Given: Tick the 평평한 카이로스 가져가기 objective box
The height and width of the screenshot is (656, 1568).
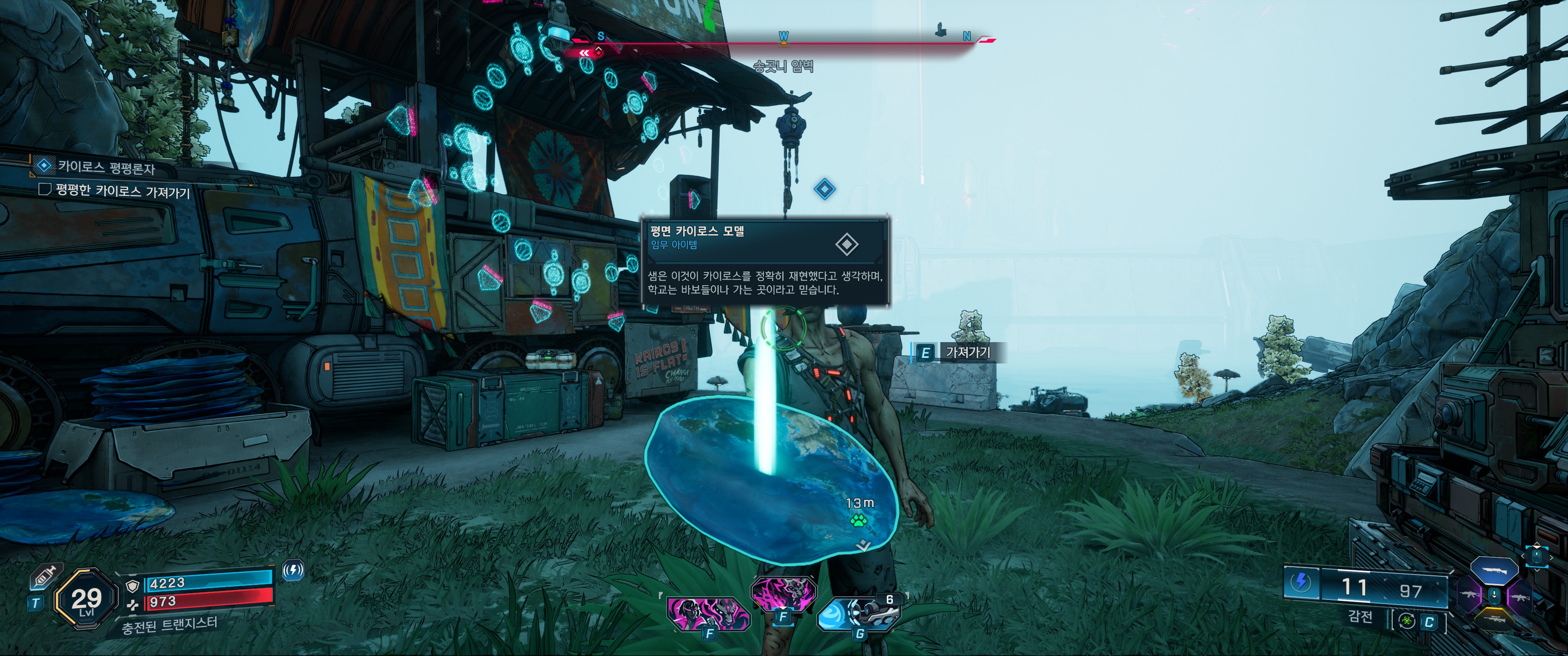Looking at the screenshot, I should [44, 189].
